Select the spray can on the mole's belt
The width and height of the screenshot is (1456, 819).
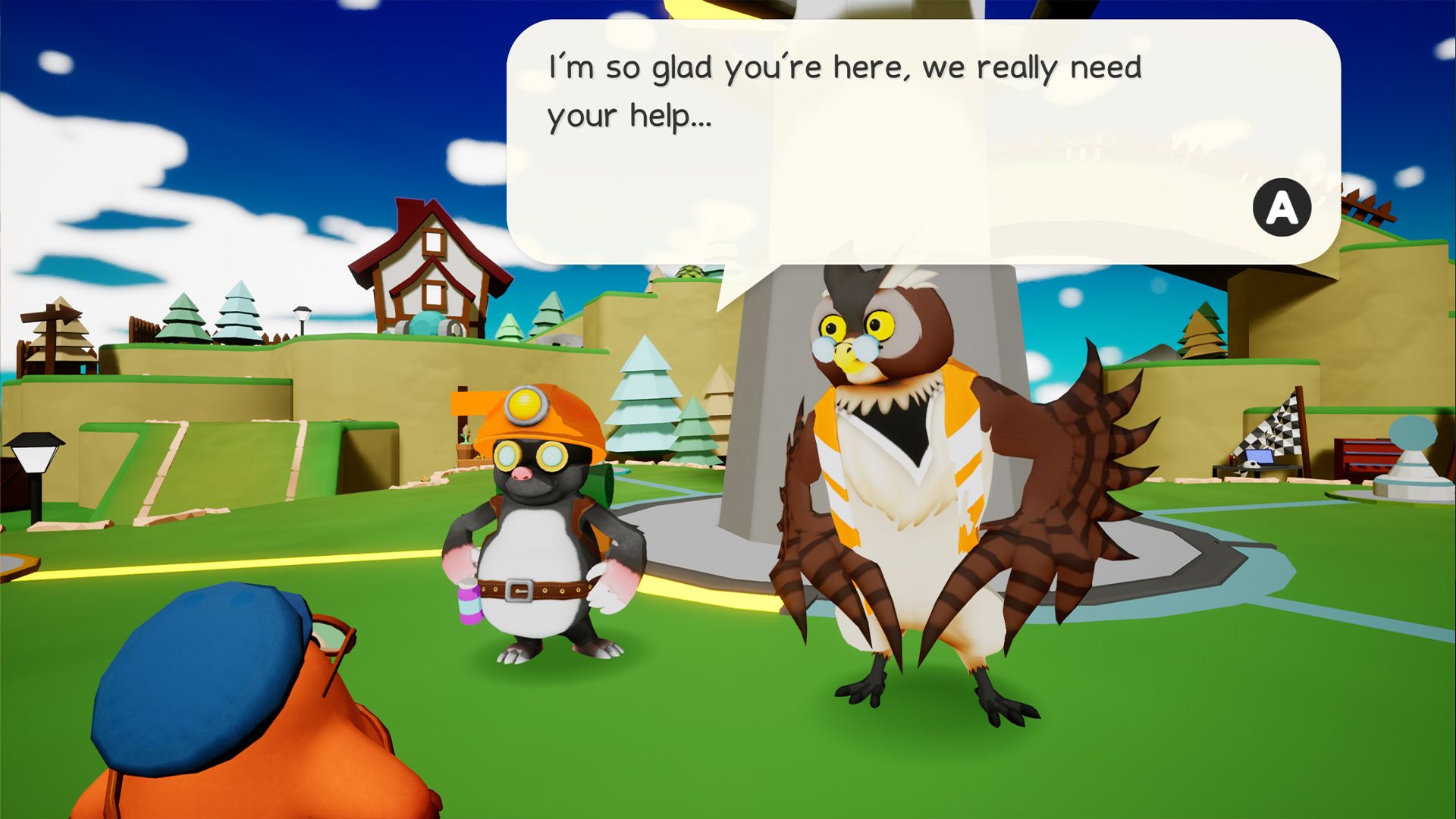[470, 603]
